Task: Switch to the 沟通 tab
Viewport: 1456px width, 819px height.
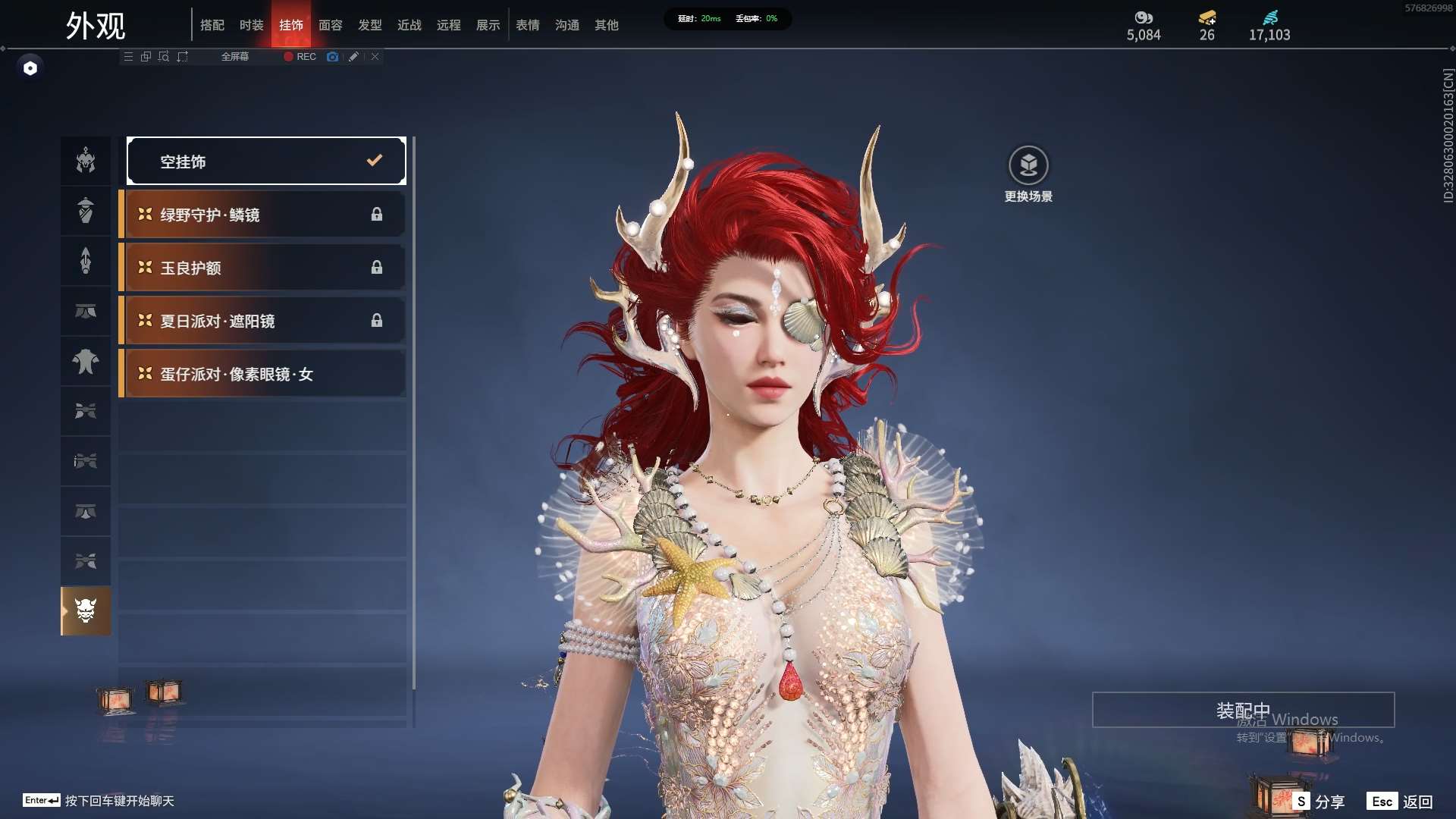Action: point(567,25)
